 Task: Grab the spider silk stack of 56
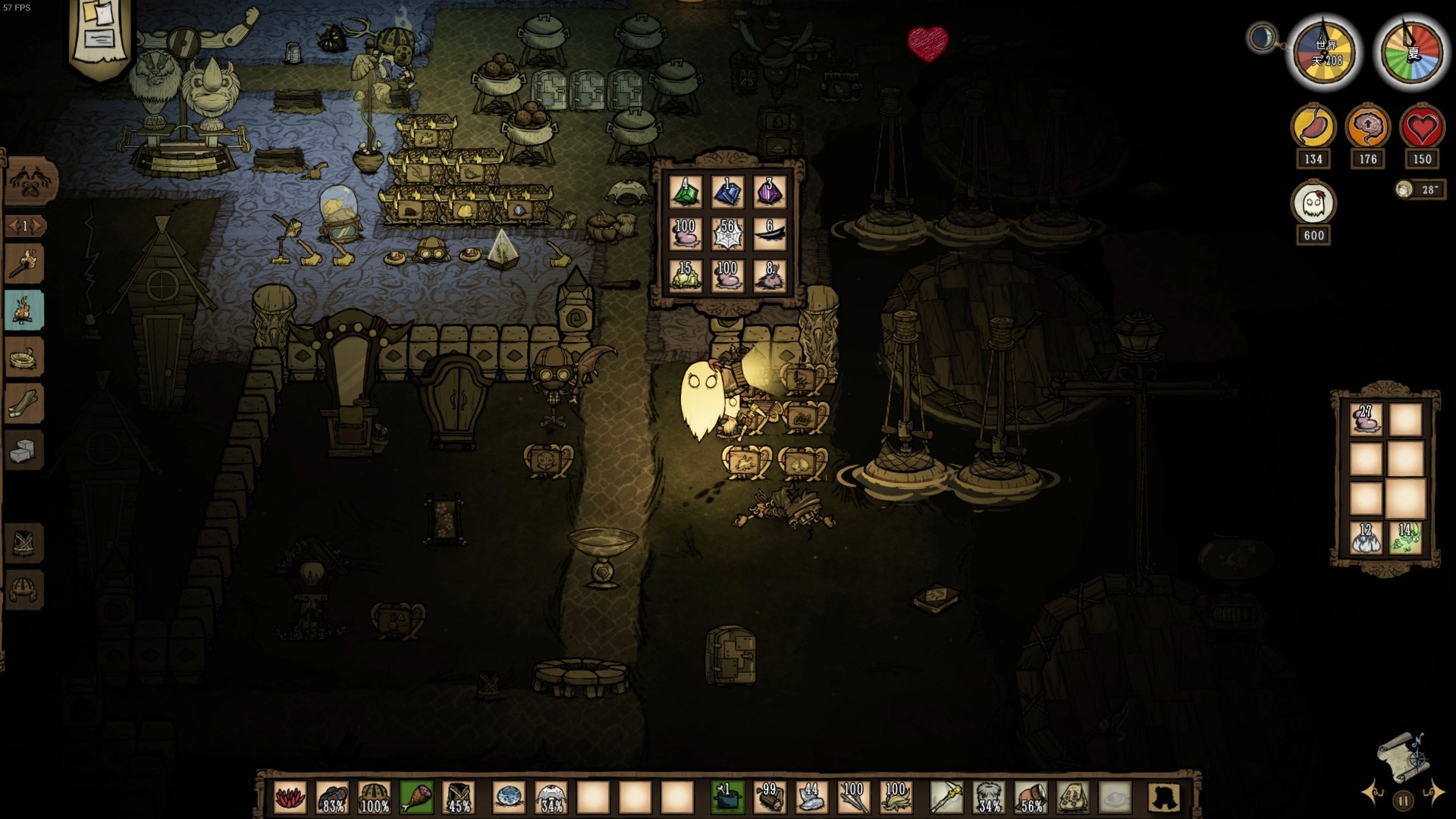[728, 234]
